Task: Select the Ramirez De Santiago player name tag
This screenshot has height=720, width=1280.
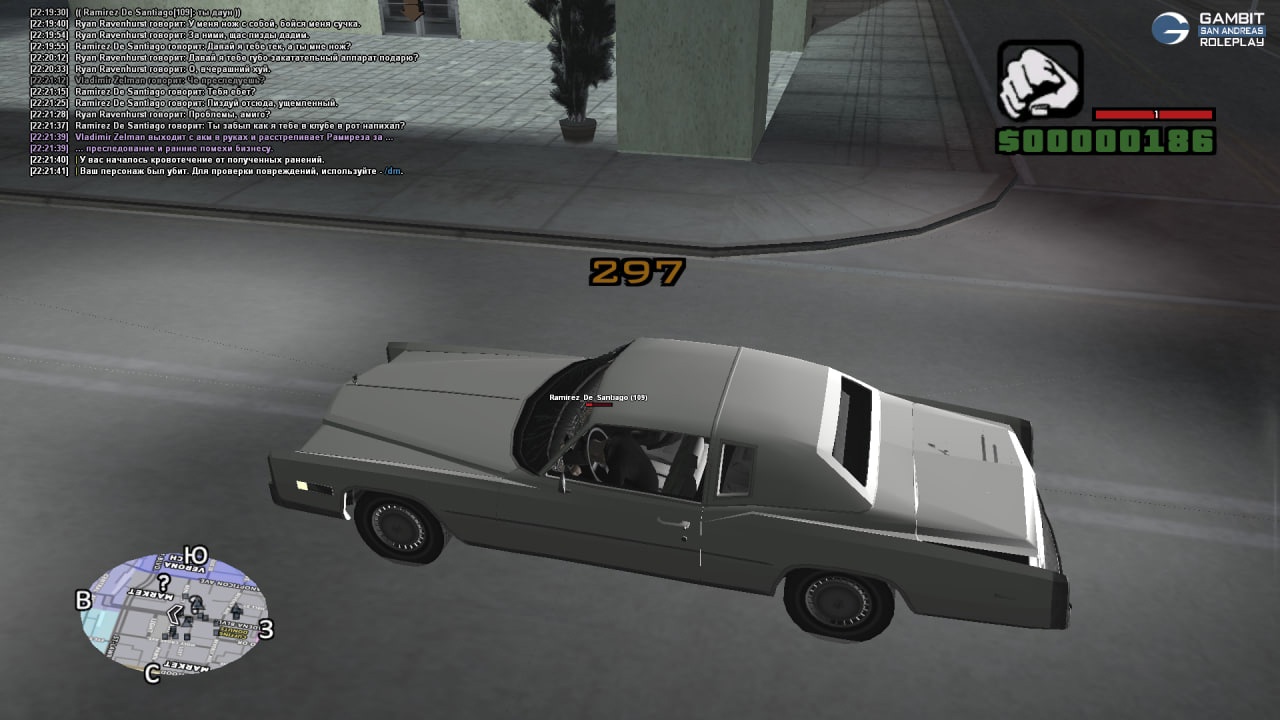Action: [598, 398]
